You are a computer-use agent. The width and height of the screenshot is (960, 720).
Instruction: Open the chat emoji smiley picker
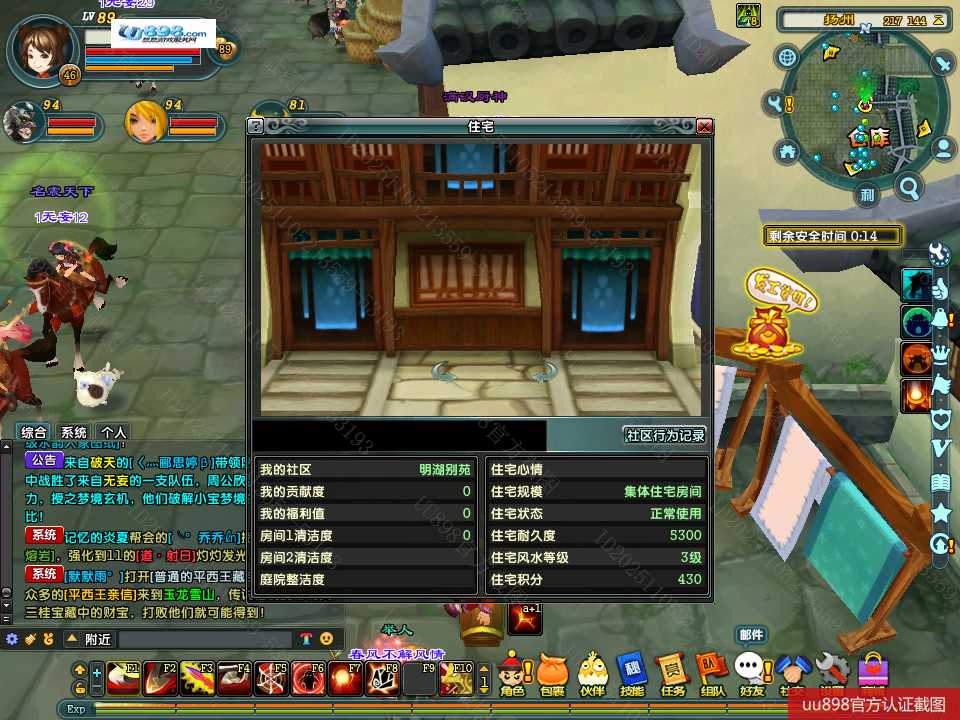326,639
